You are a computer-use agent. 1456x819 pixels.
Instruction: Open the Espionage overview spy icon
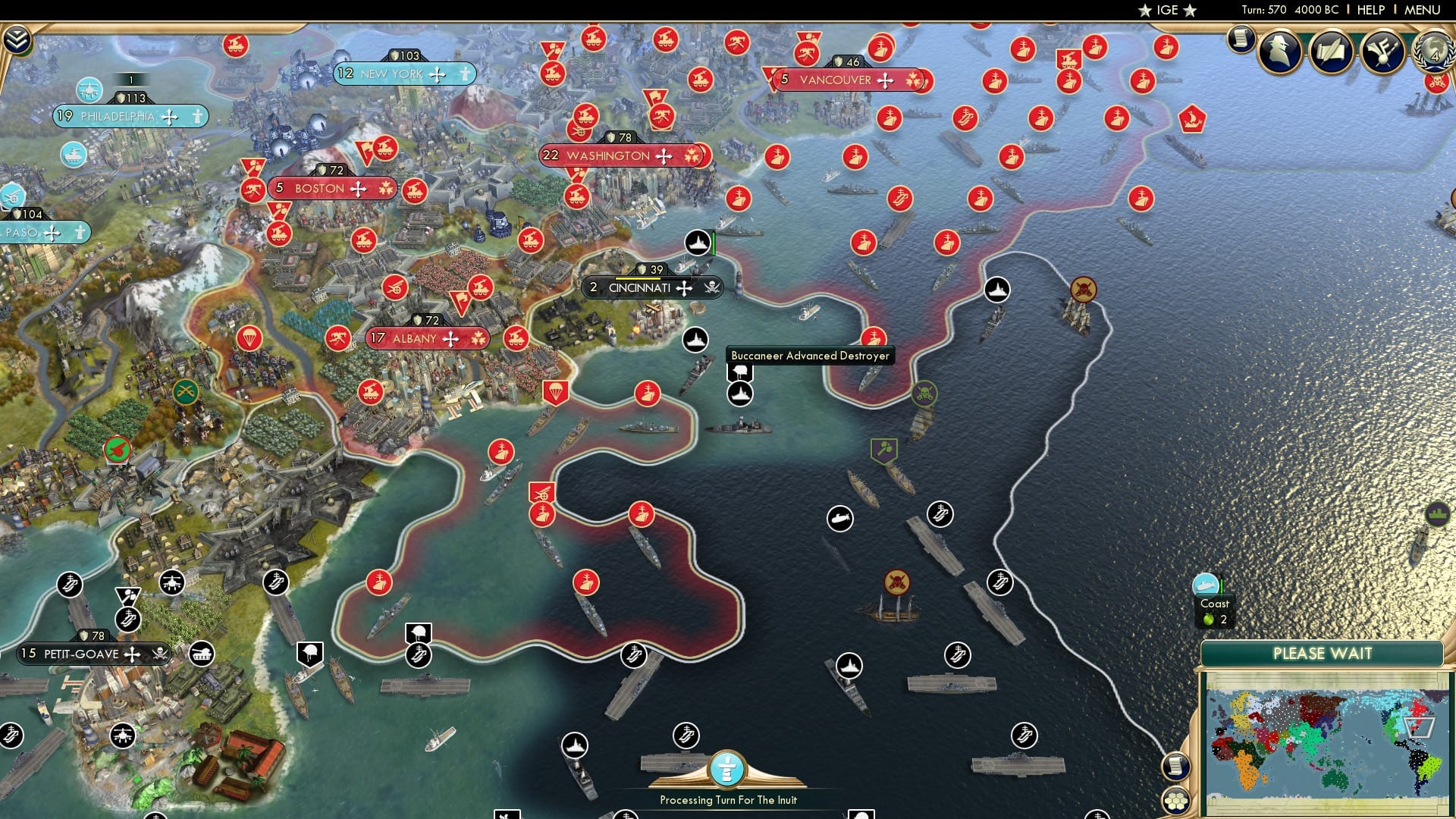pyautogui.click(x=1278, y=53)
